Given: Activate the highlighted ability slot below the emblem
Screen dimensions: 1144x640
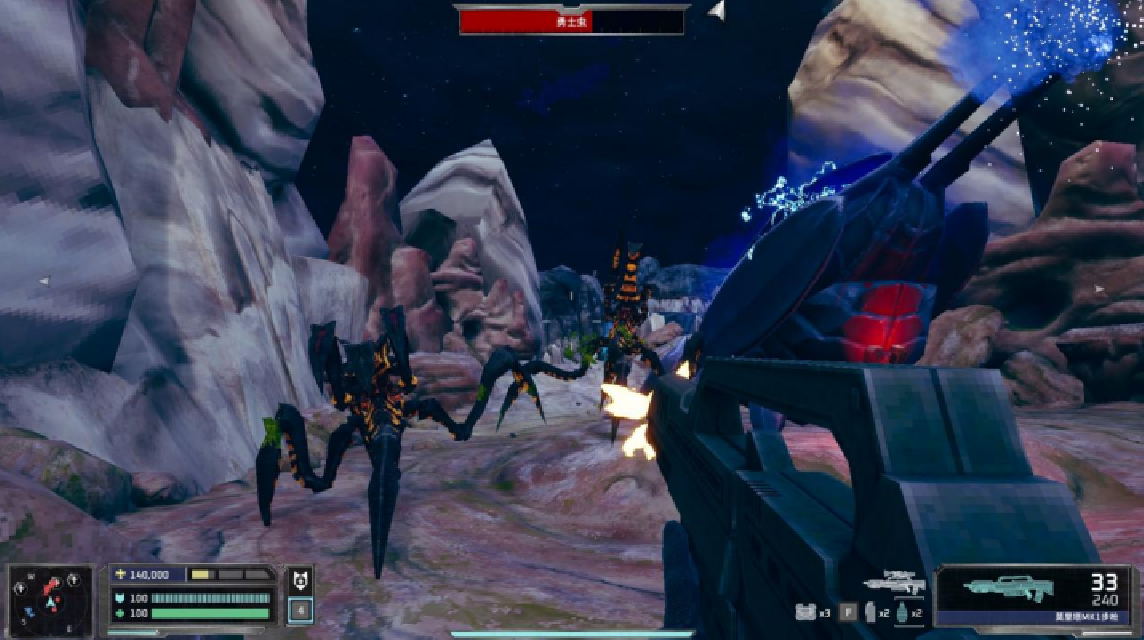Looking at the screenshot, I should pos(299,609).
